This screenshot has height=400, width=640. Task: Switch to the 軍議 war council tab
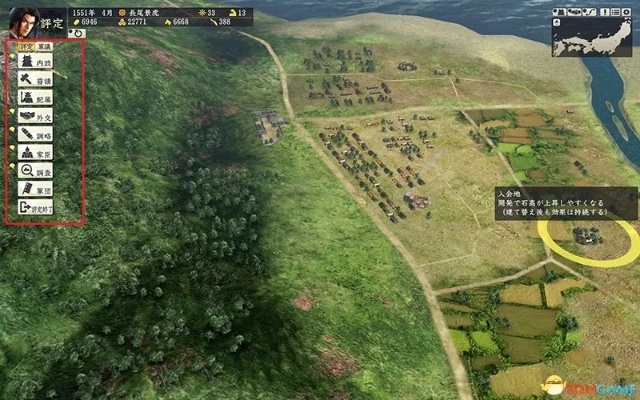coord(46,46)
